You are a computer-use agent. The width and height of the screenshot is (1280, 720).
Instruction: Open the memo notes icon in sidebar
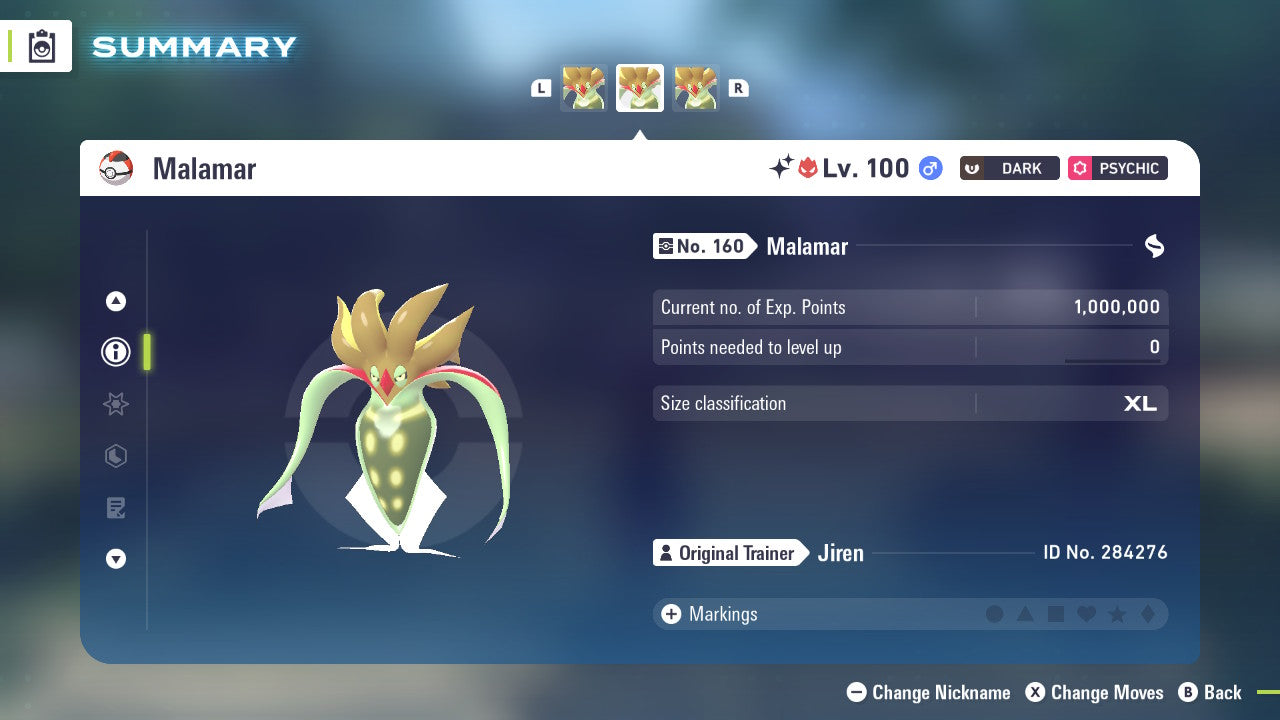(x=115, y=508)
